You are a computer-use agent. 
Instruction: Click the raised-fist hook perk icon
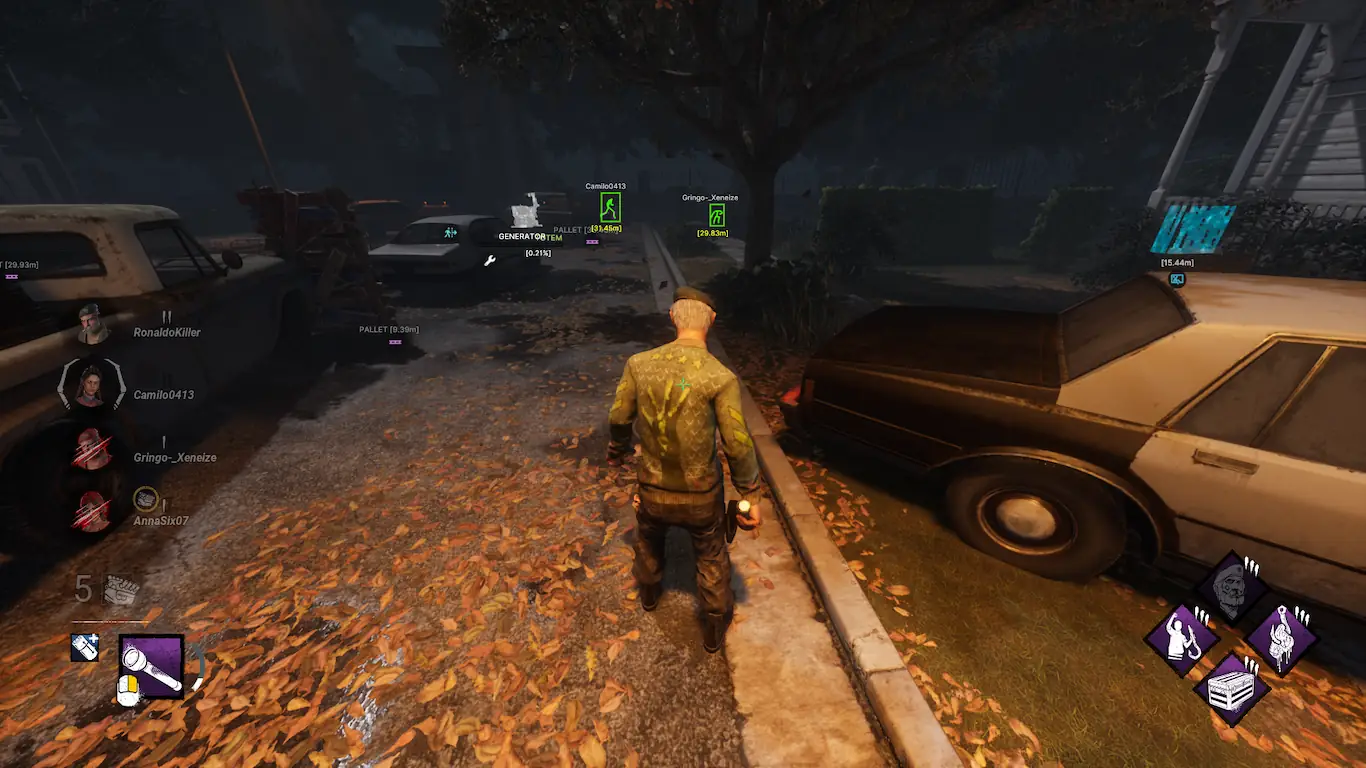[x=1181, y=638]
